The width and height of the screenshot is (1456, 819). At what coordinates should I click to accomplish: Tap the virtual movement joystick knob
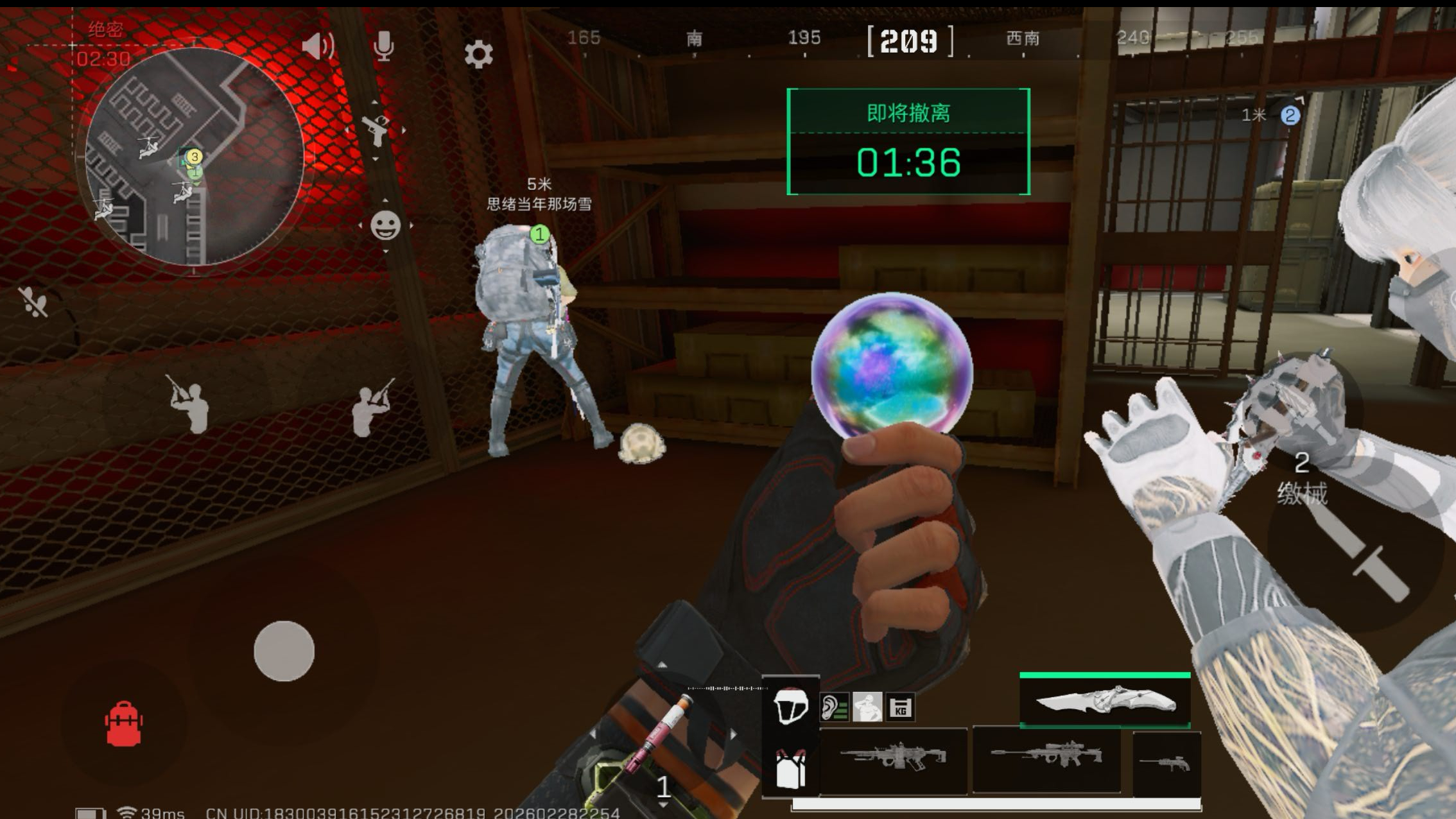coord(284,651)
